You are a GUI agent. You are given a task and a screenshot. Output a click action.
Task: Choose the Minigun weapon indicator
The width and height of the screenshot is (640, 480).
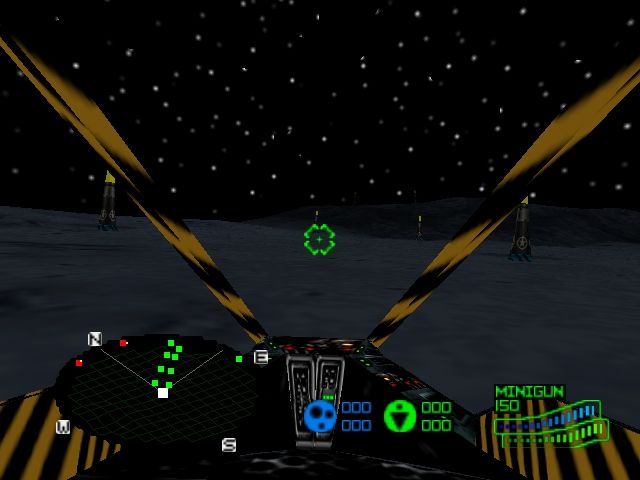point(529,392)
